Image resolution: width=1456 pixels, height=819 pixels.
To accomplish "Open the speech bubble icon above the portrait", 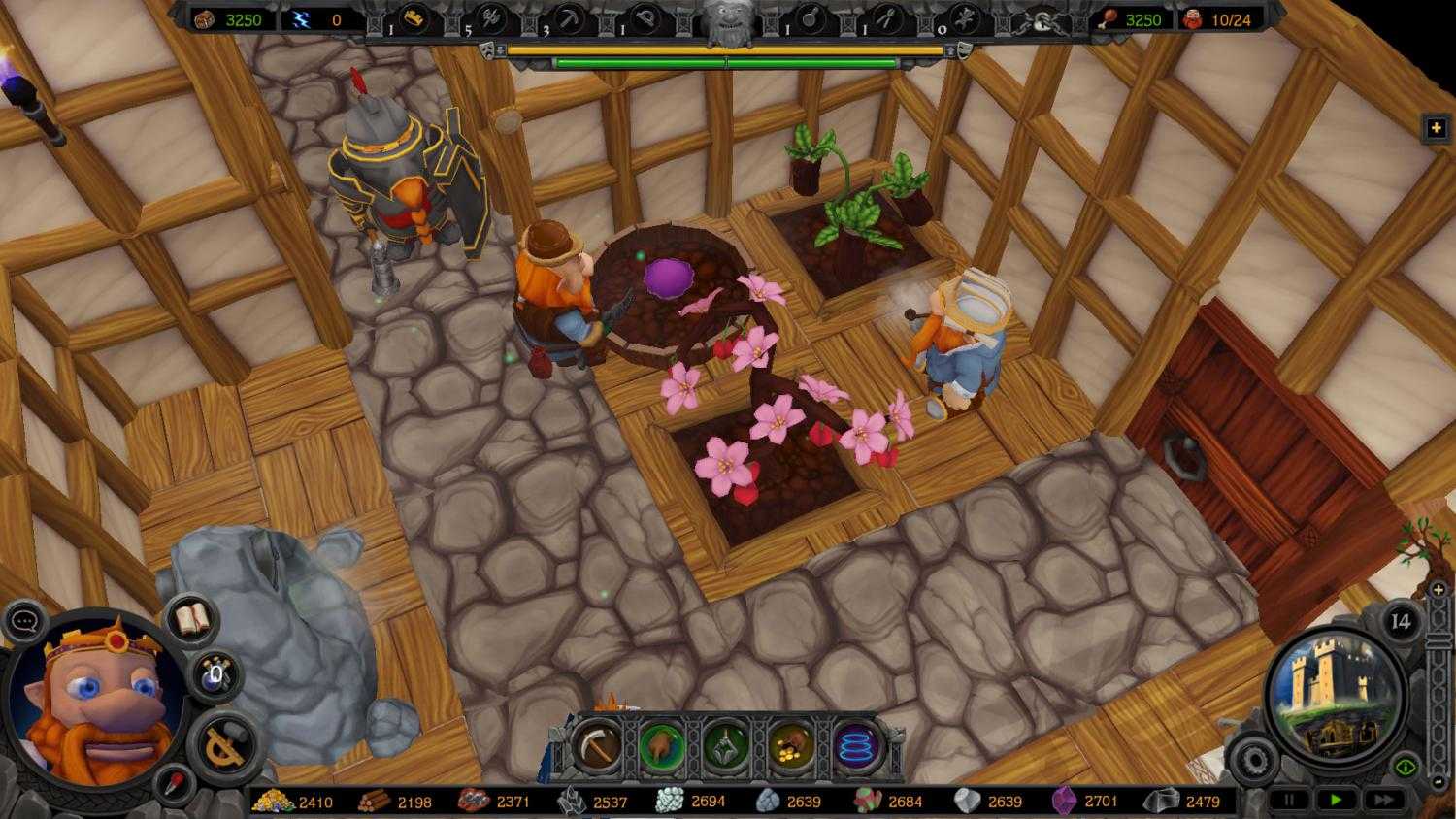I will coord(25,621).
